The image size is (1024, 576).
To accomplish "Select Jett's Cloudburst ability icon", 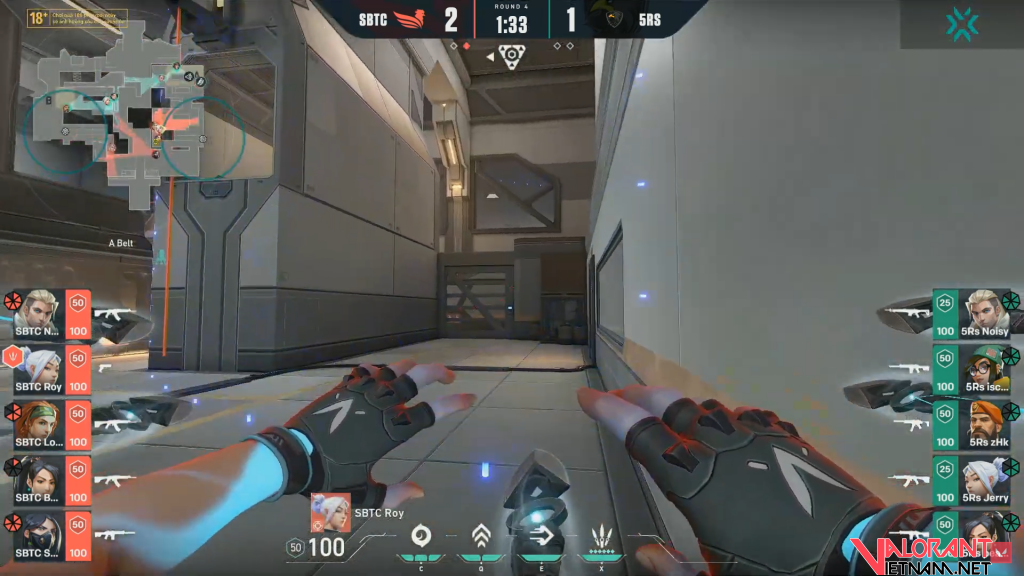I will pos(421,535).
